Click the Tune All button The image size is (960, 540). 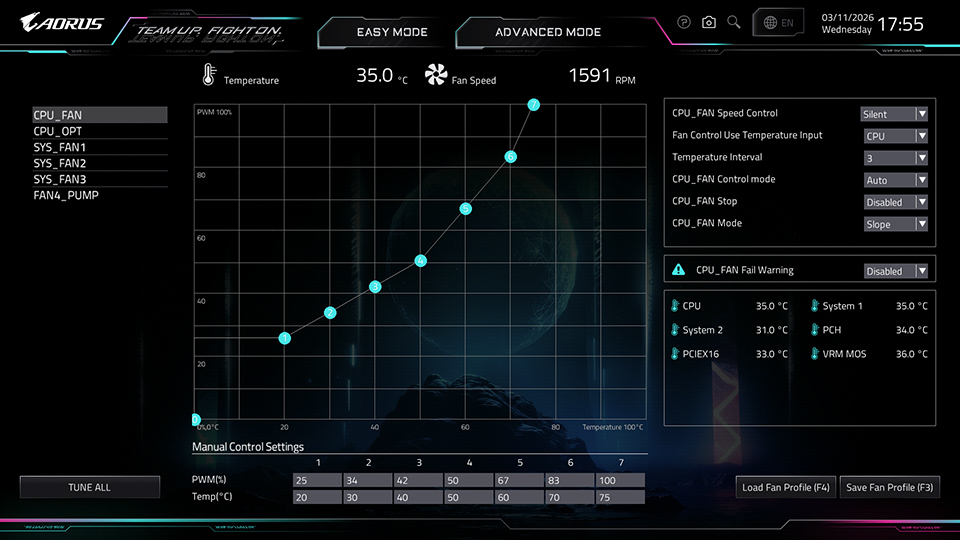(x=90, y=487)
